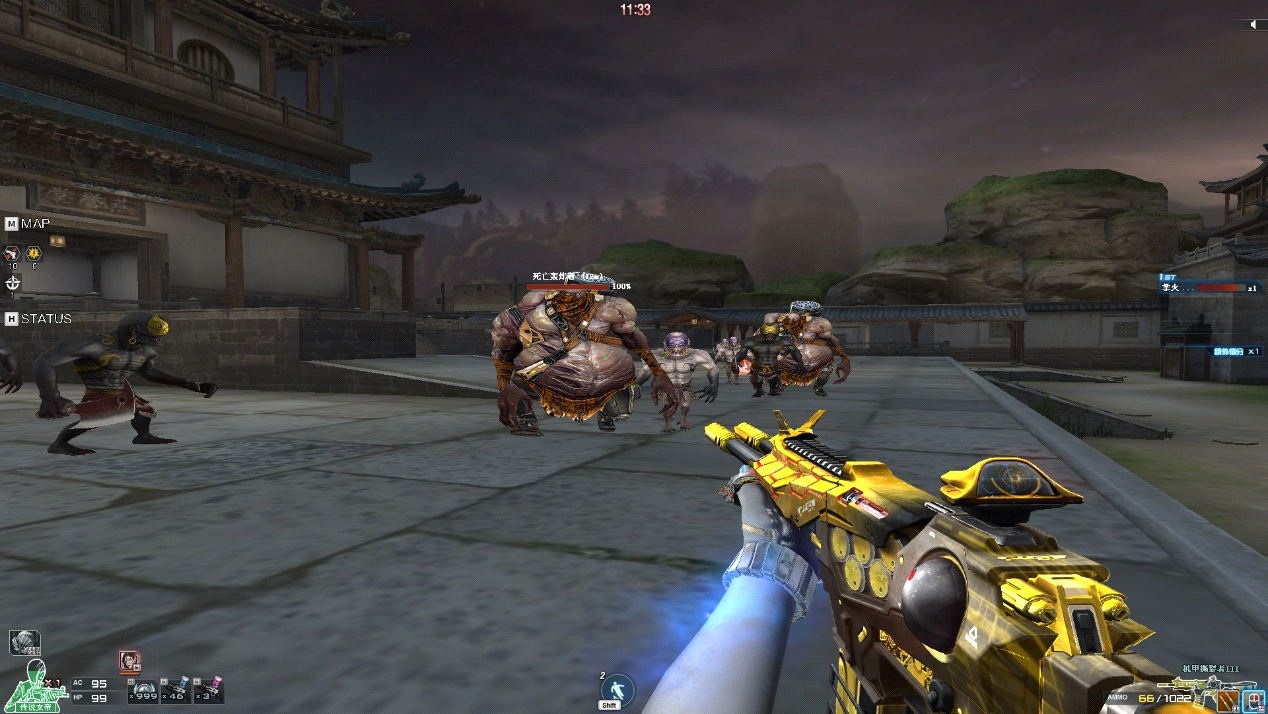The width and height of the screenshot is (1268, 714).
Task: Use the pink canister item slot
Action: click(210, 691)
